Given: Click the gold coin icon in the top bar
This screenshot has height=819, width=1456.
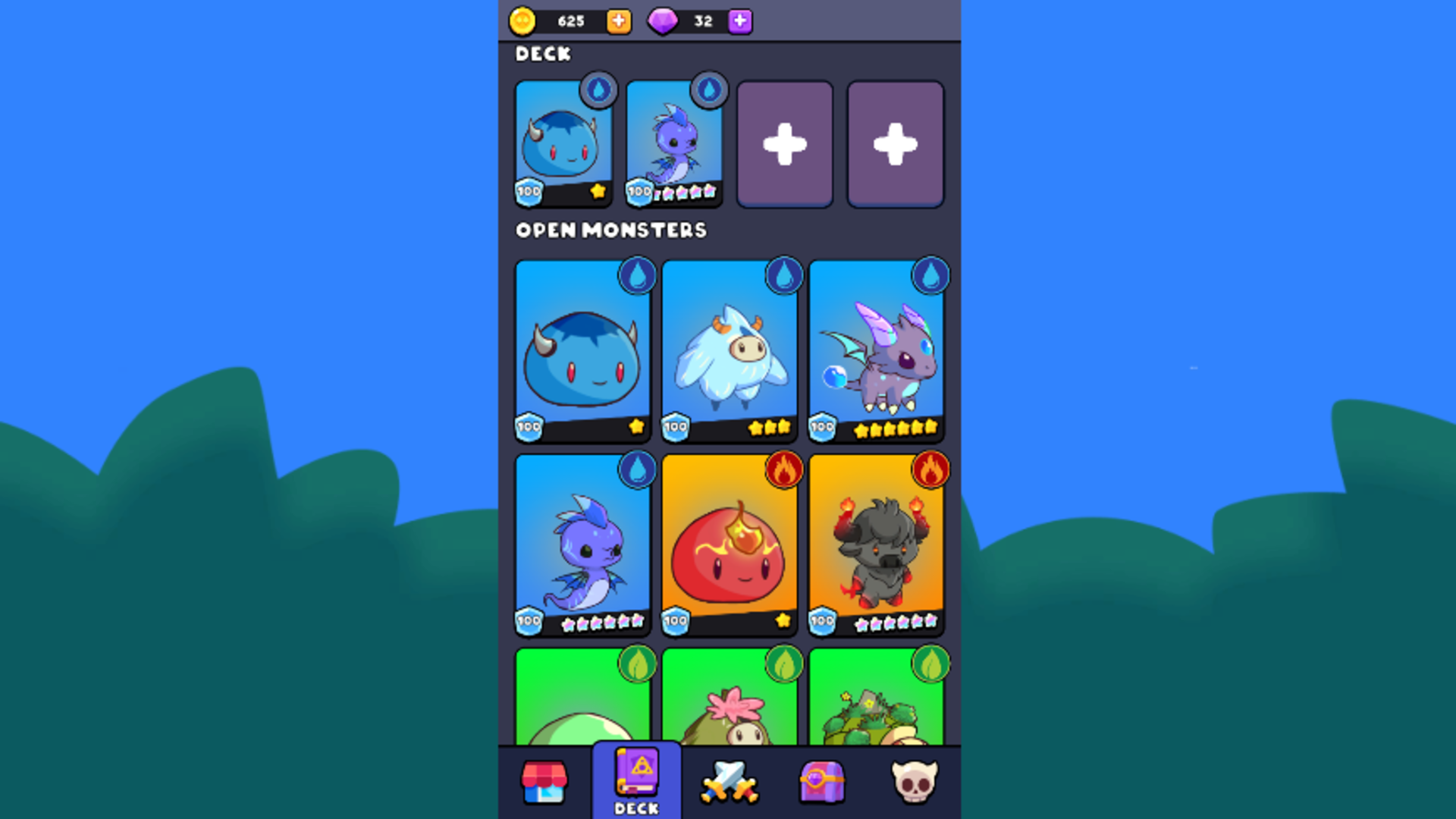Looking at the screenshot, I should coord(525,20).
